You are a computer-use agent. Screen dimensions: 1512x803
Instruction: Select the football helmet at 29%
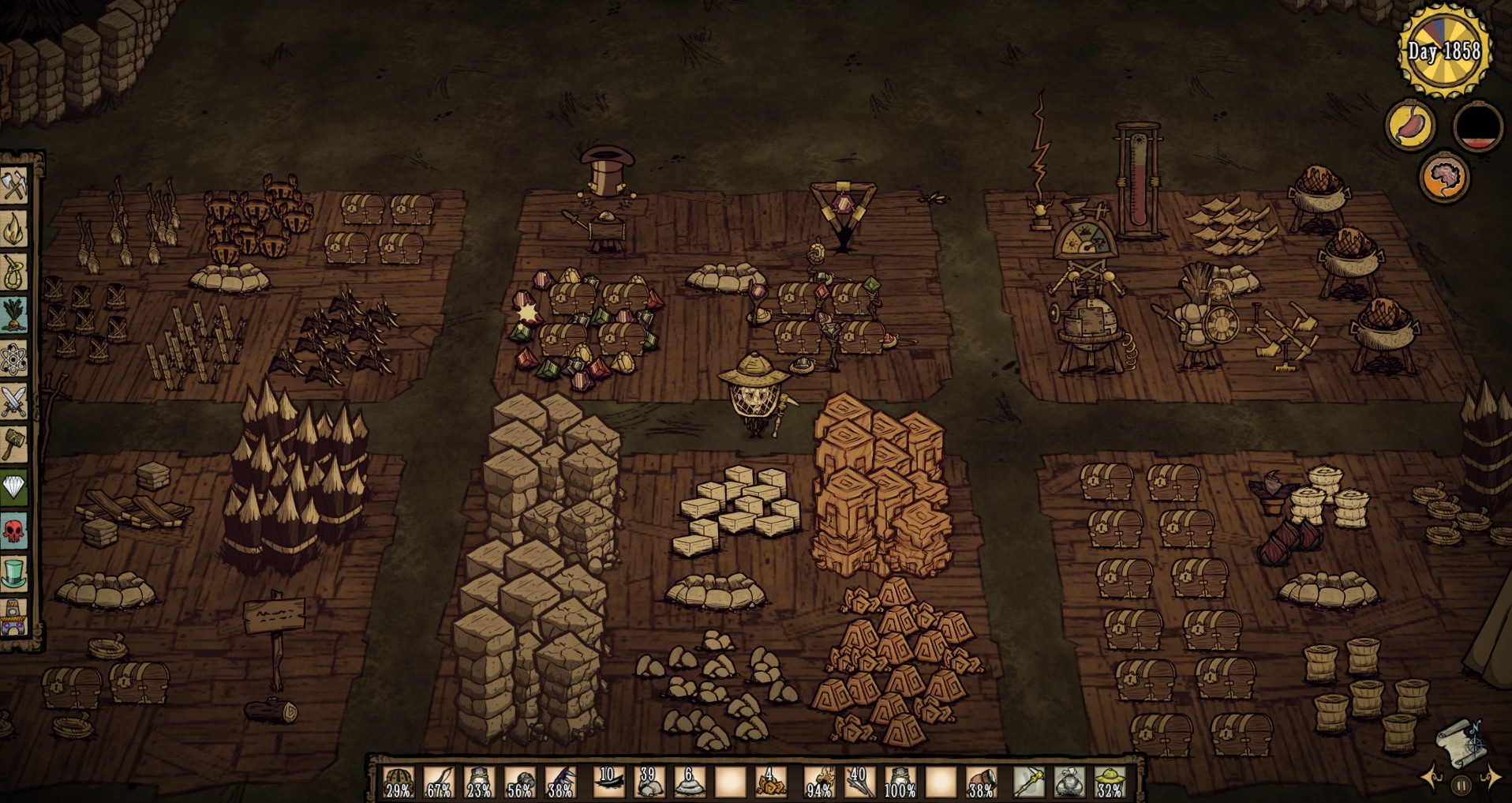[399, 782]
